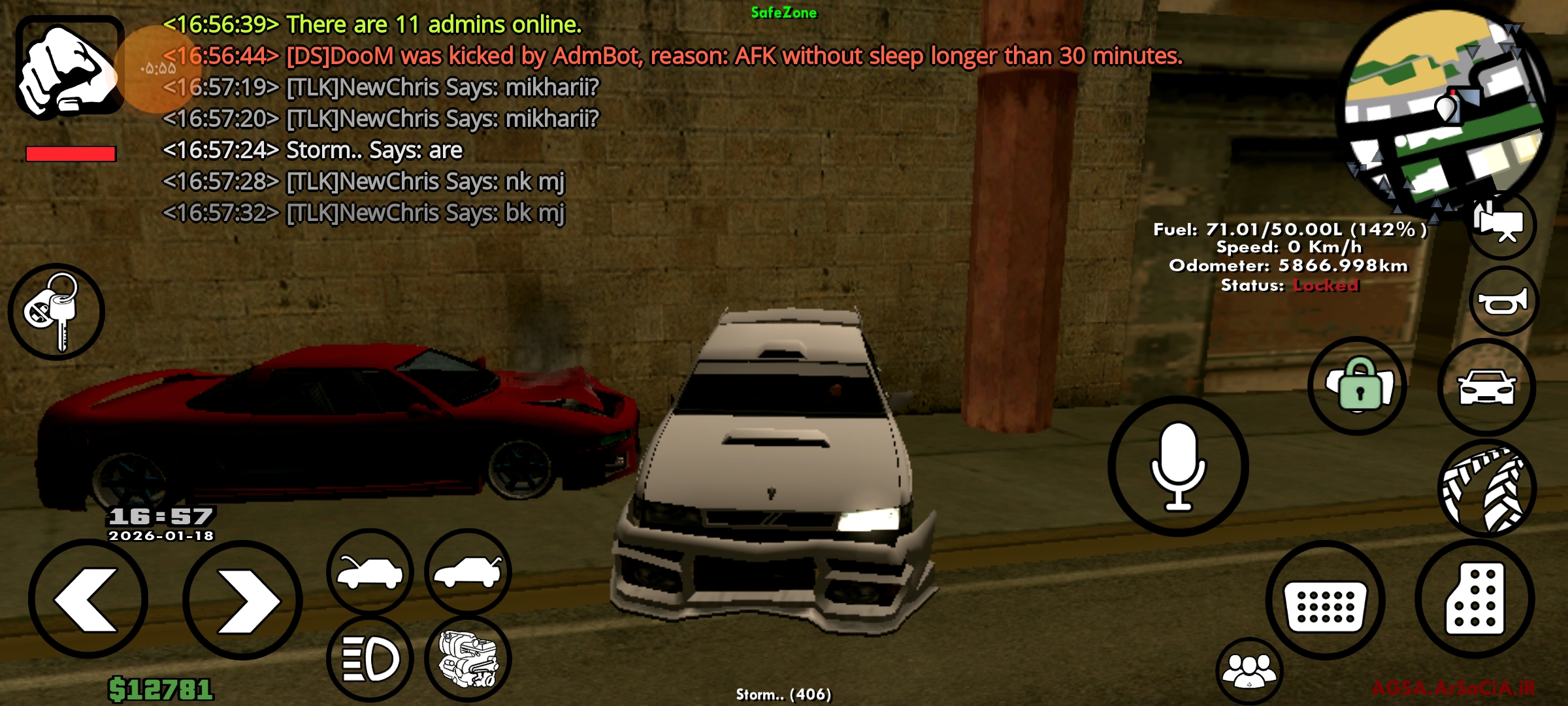This screenshot has width=1568, height=706.
Task: Tap the fist weapon icon
Action: click(x=69, y=69)
